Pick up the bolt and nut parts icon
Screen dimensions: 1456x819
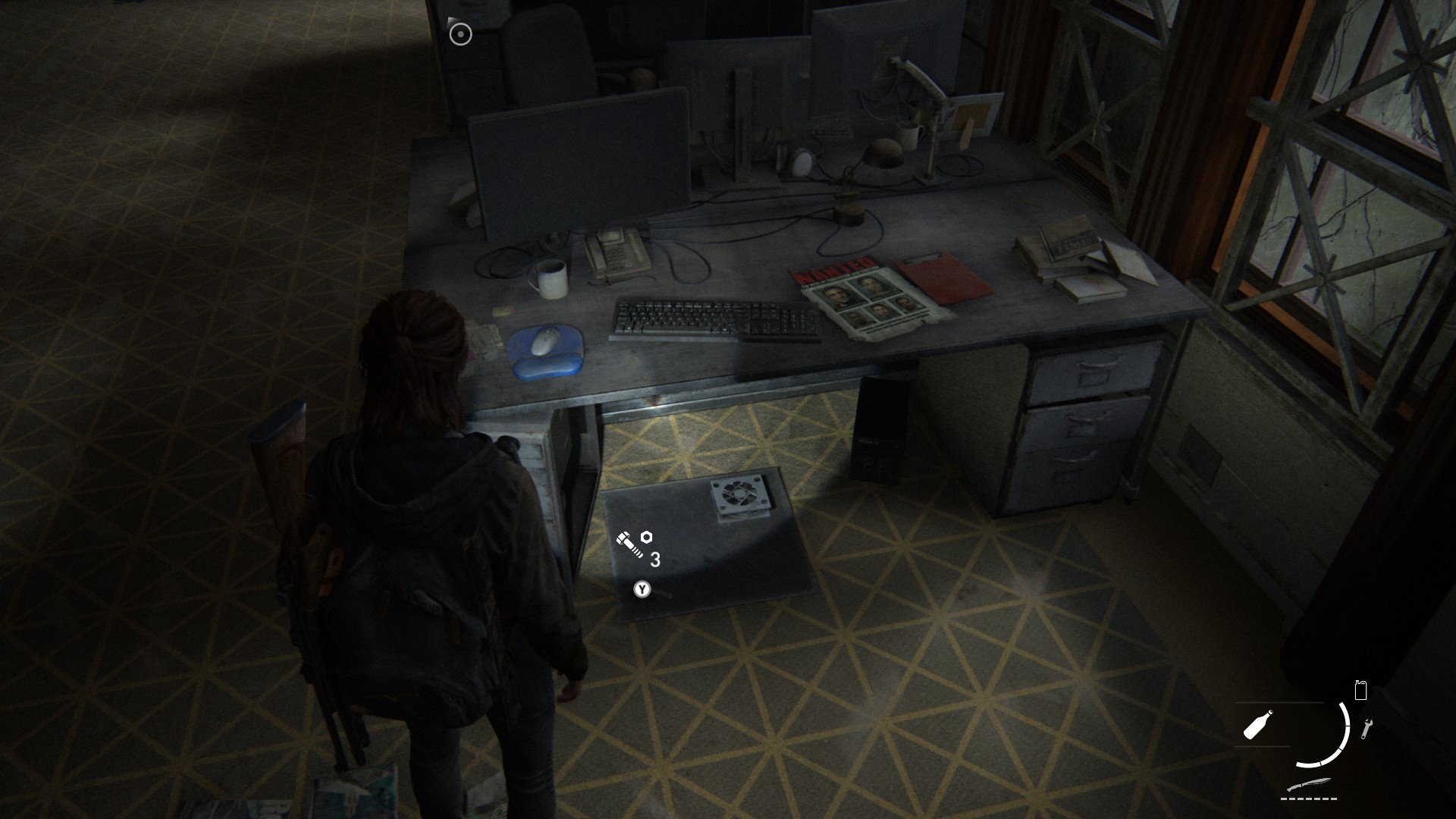click(x=633, y=544)
